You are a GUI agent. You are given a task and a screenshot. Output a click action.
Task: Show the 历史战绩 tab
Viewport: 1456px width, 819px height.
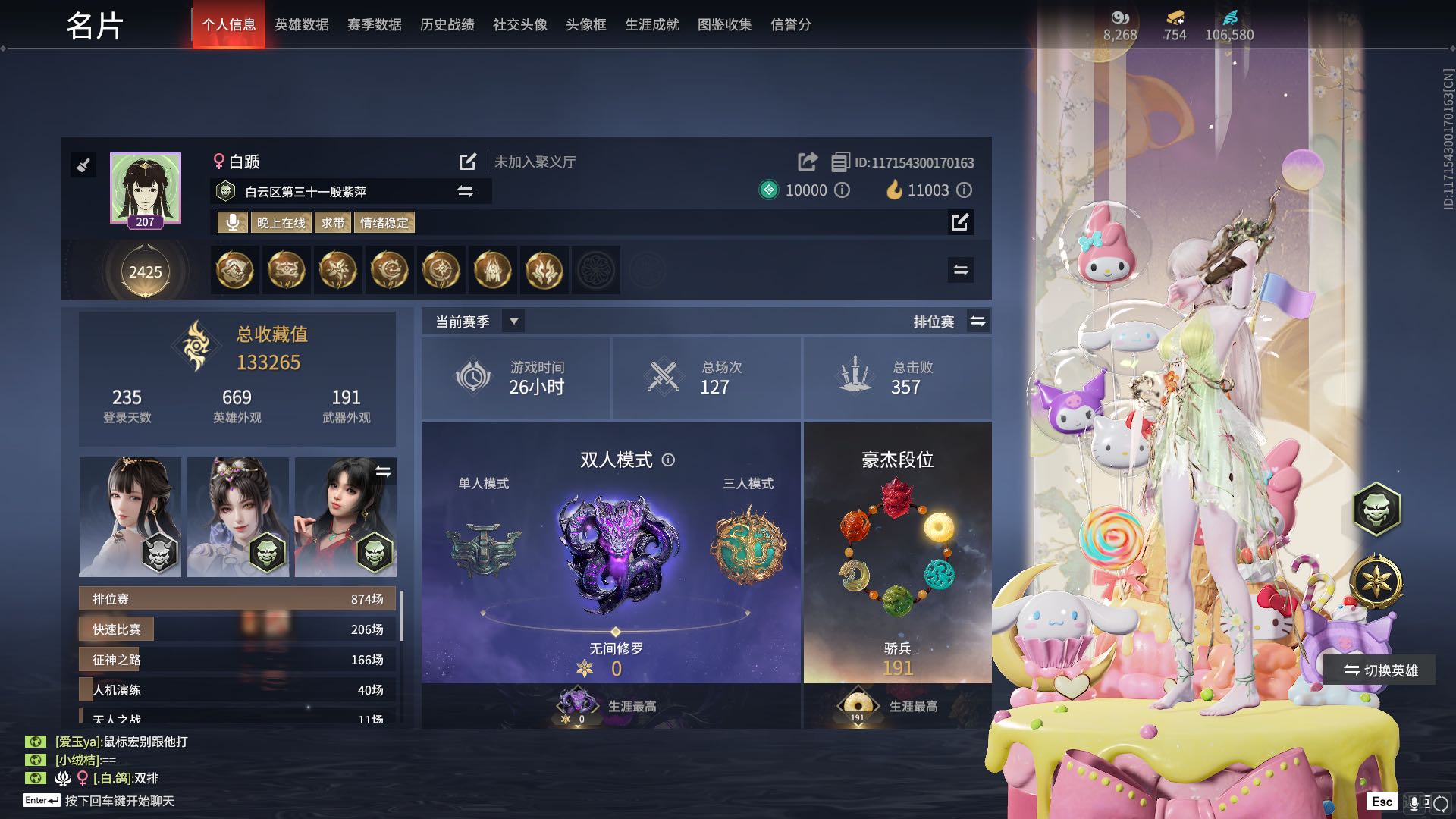tap(447, 25)
